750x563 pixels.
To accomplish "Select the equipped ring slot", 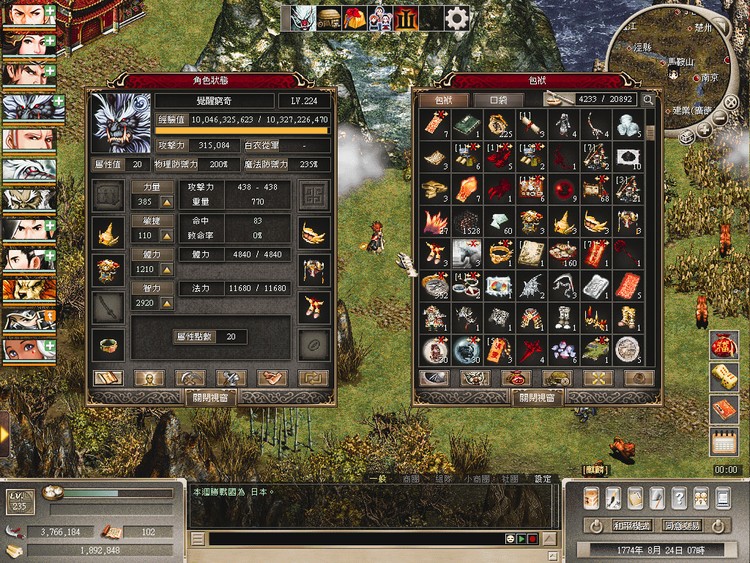I will pyautogui.click(x=109, y=342).
